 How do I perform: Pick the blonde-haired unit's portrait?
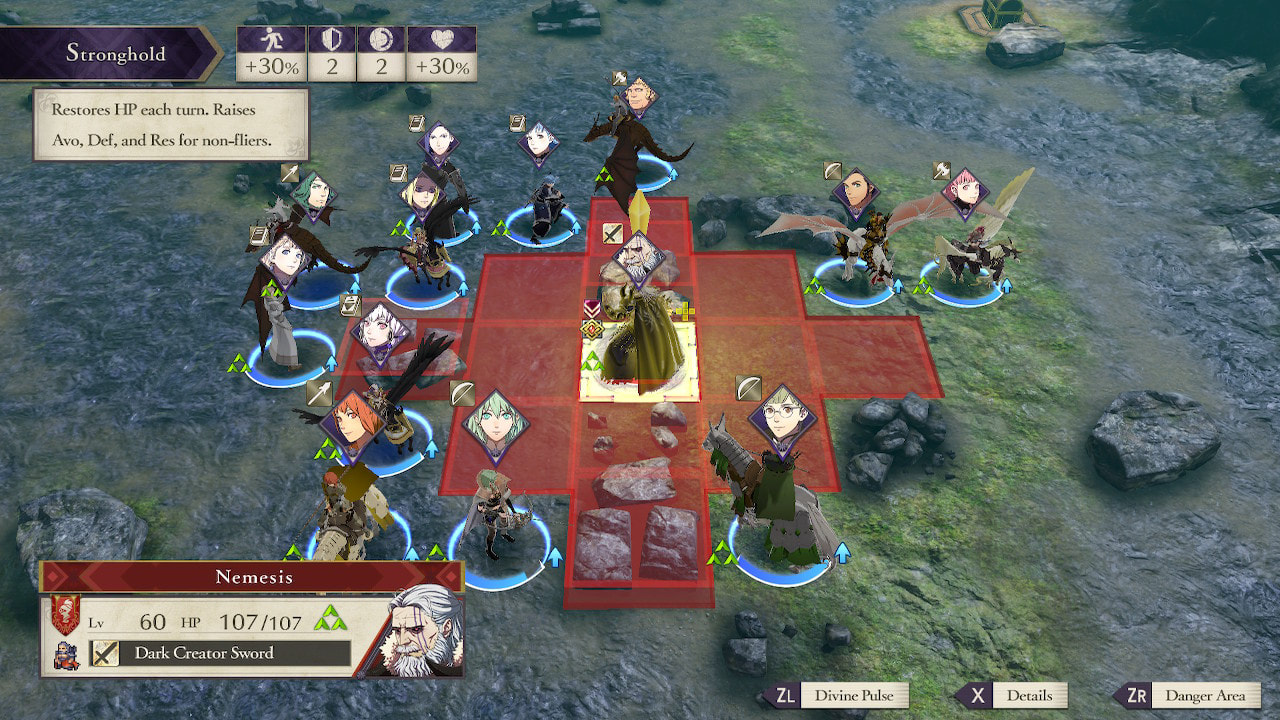[417, 190]
